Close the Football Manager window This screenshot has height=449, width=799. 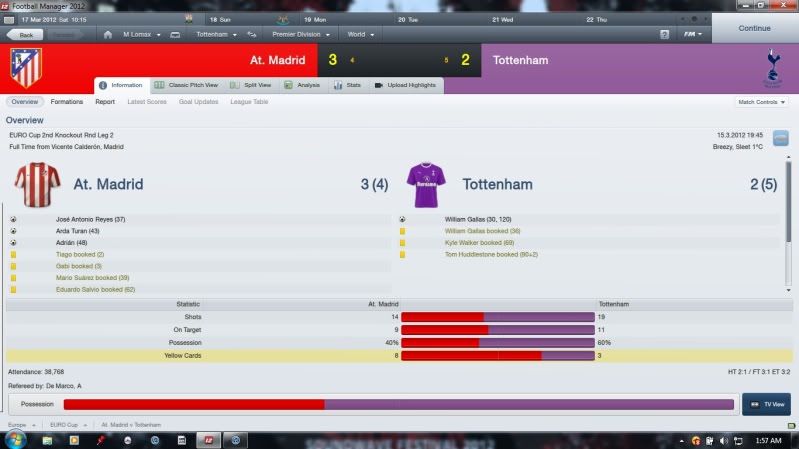788,6
